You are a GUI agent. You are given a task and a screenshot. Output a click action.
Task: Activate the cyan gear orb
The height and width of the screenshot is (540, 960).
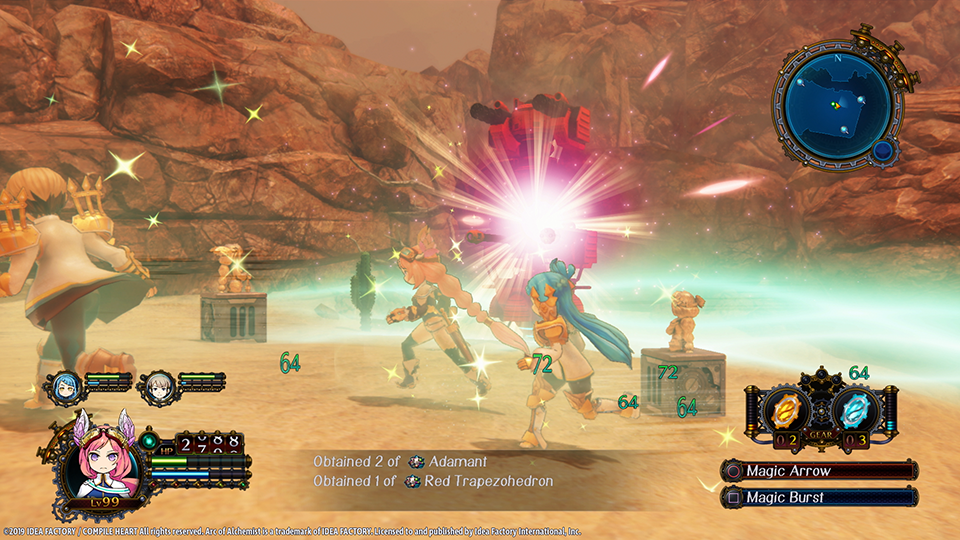point(857,411)
